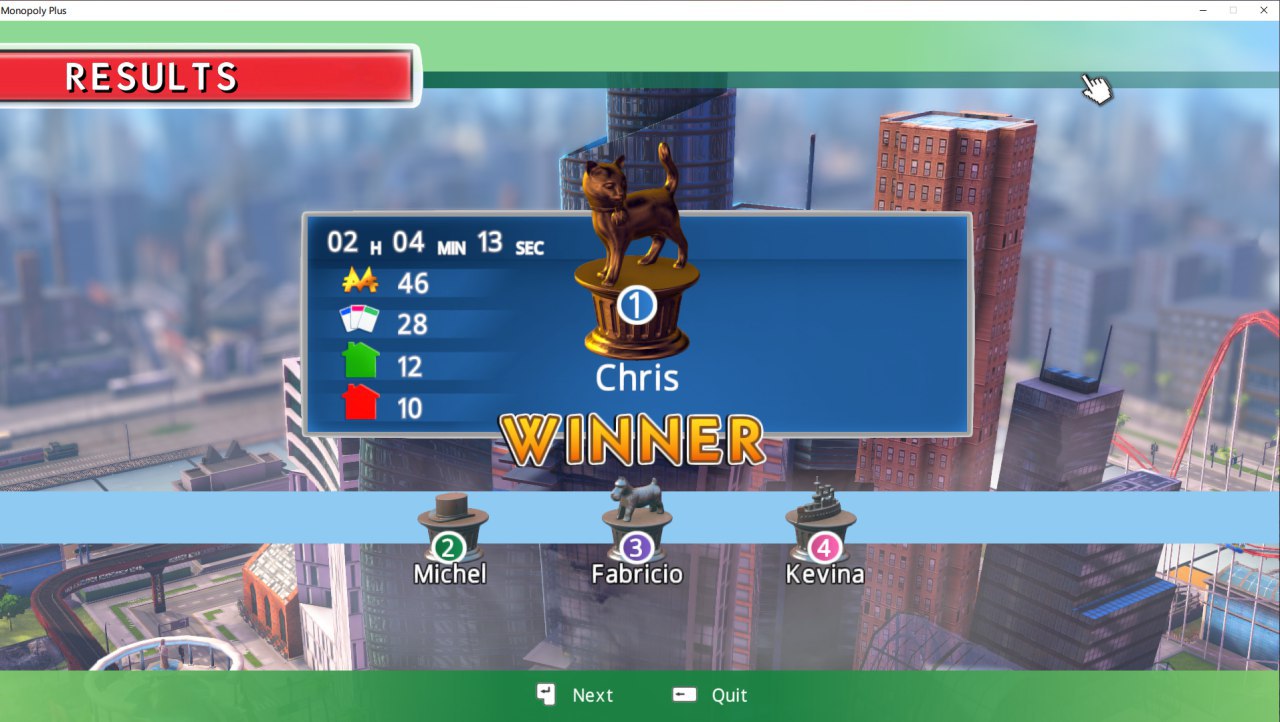Quit the results screen

[x=712, y=695]
